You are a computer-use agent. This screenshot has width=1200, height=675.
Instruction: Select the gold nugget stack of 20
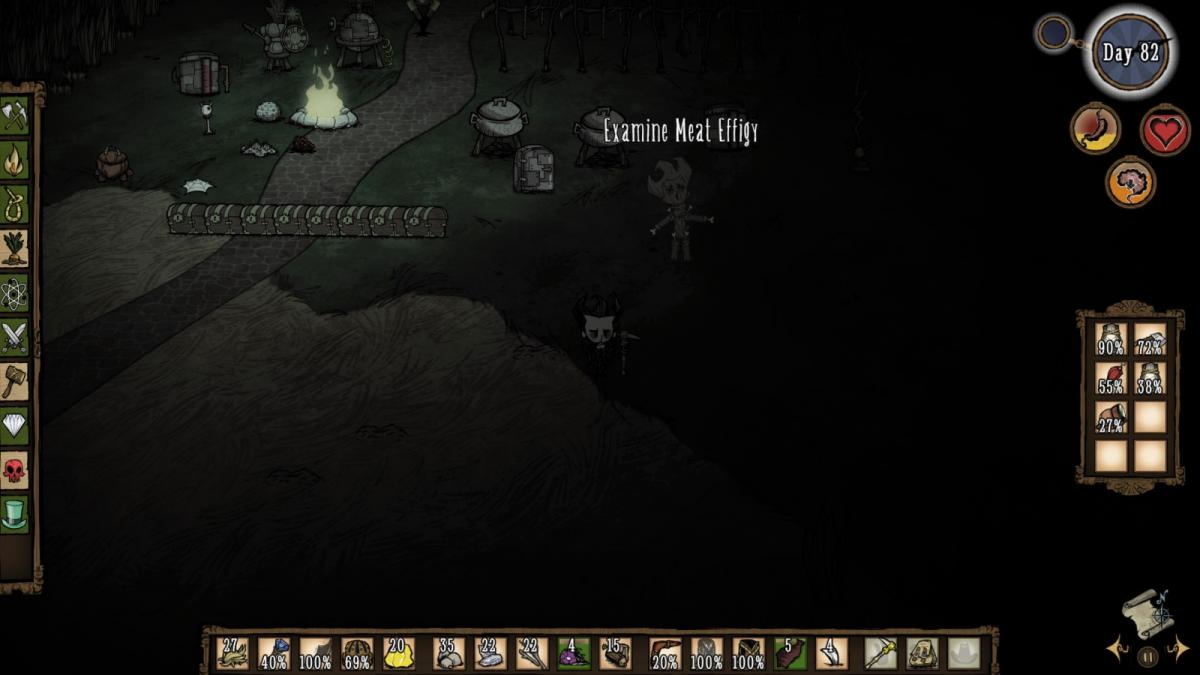pyautogui.click(x=398, y=653)
